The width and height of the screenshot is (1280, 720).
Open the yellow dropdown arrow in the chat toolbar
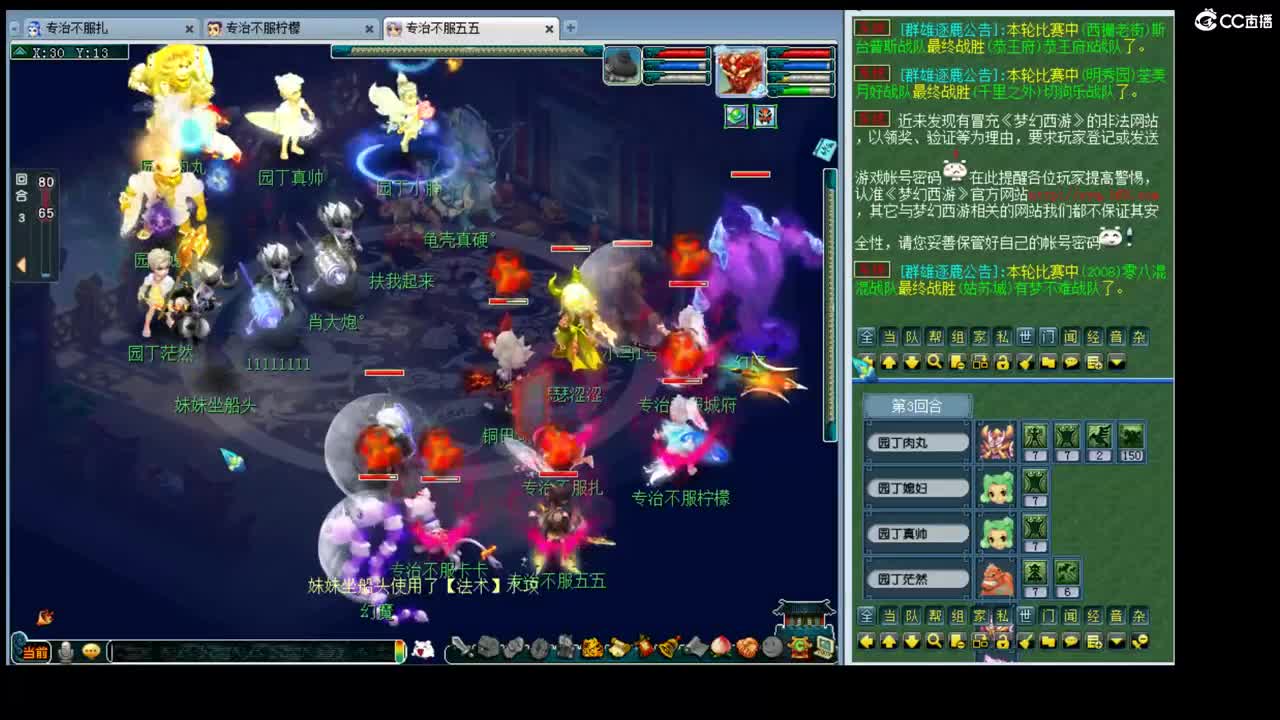point(1117,362)
